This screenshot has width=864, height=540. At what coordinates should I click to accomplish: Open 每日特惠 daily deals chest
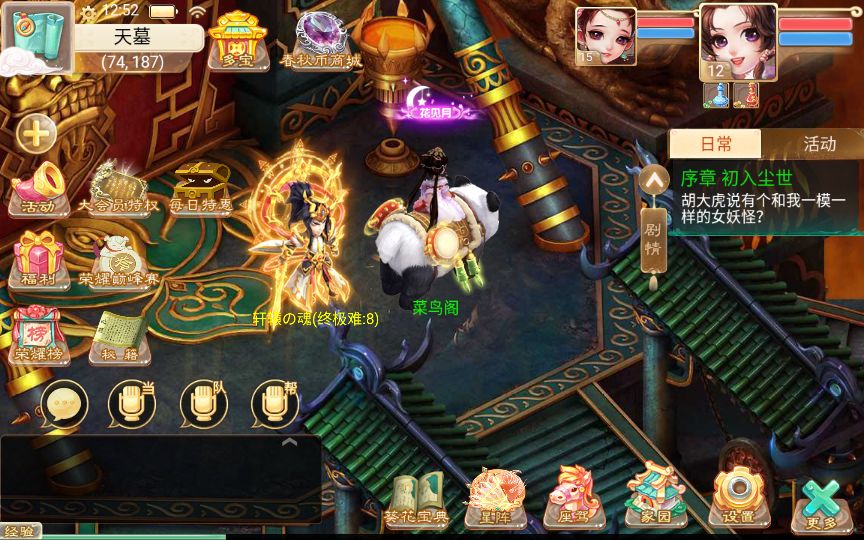coord(200,188)
